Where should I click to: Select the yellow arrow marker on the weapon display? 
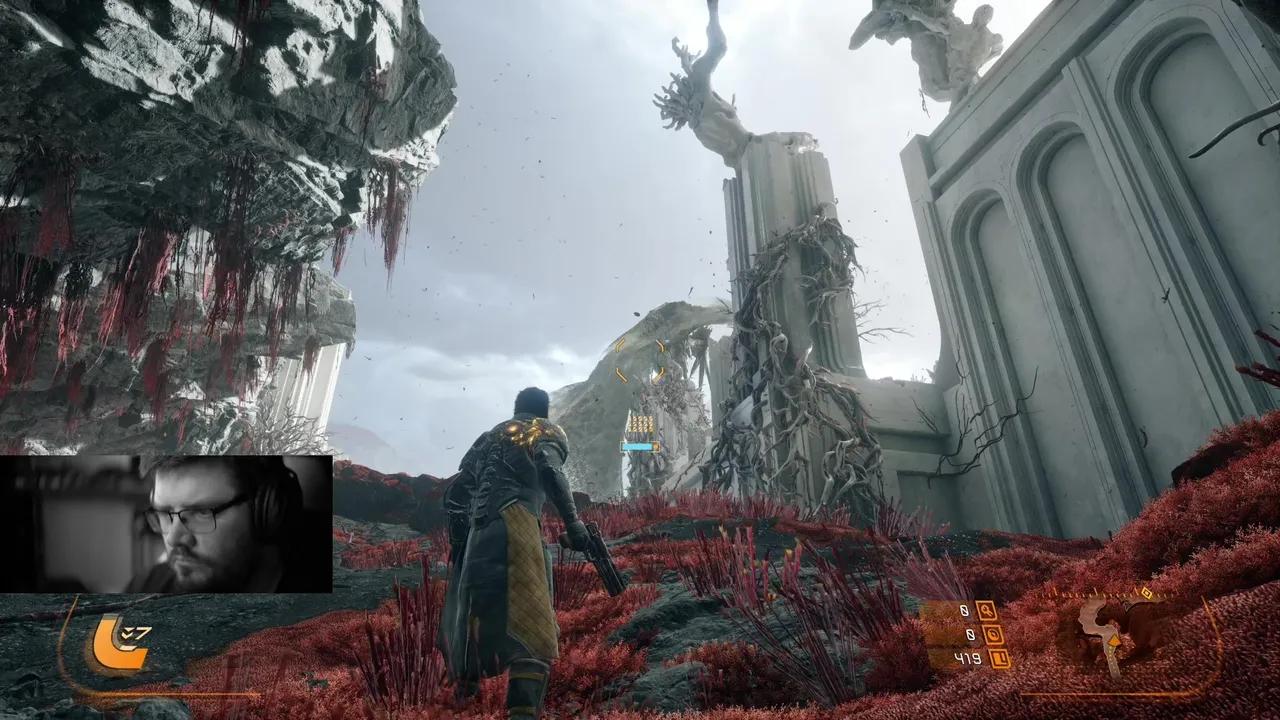[x=1113, y=640]
